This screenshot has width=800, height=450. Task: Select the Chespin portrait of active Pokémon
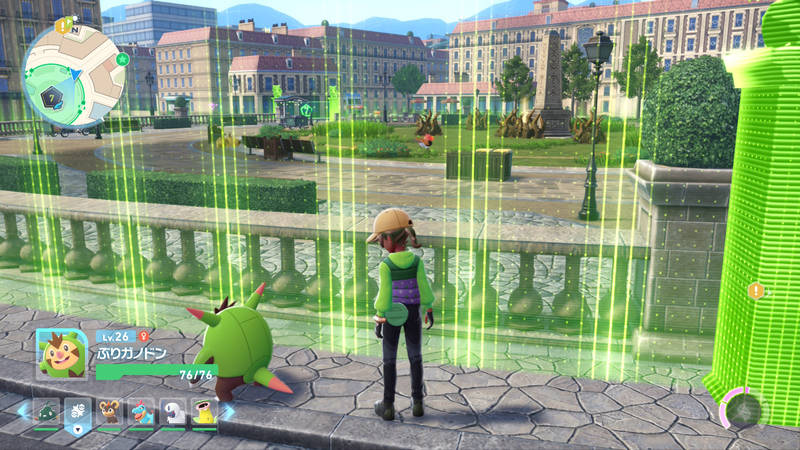point(61,353)
